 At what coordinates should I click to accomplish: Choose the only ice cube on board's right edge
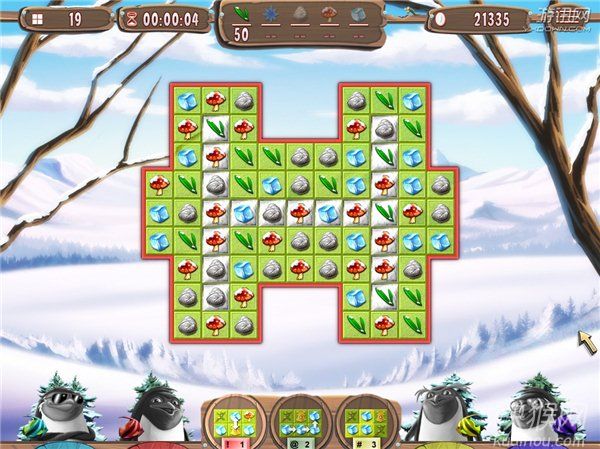click(x=440, y=240)
